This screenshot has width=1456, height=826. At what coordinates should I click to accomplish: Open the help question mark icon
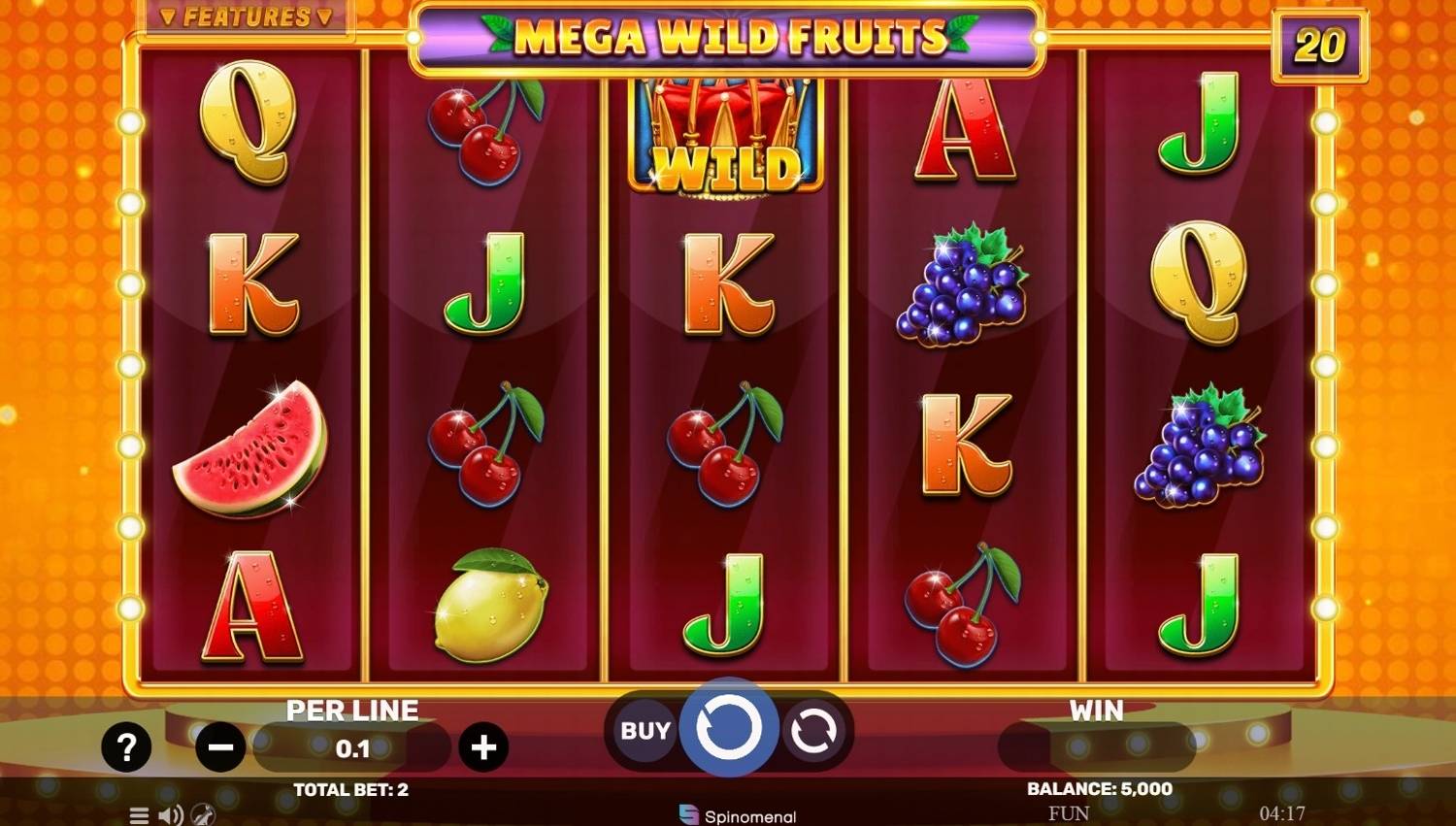click(125, 745)
